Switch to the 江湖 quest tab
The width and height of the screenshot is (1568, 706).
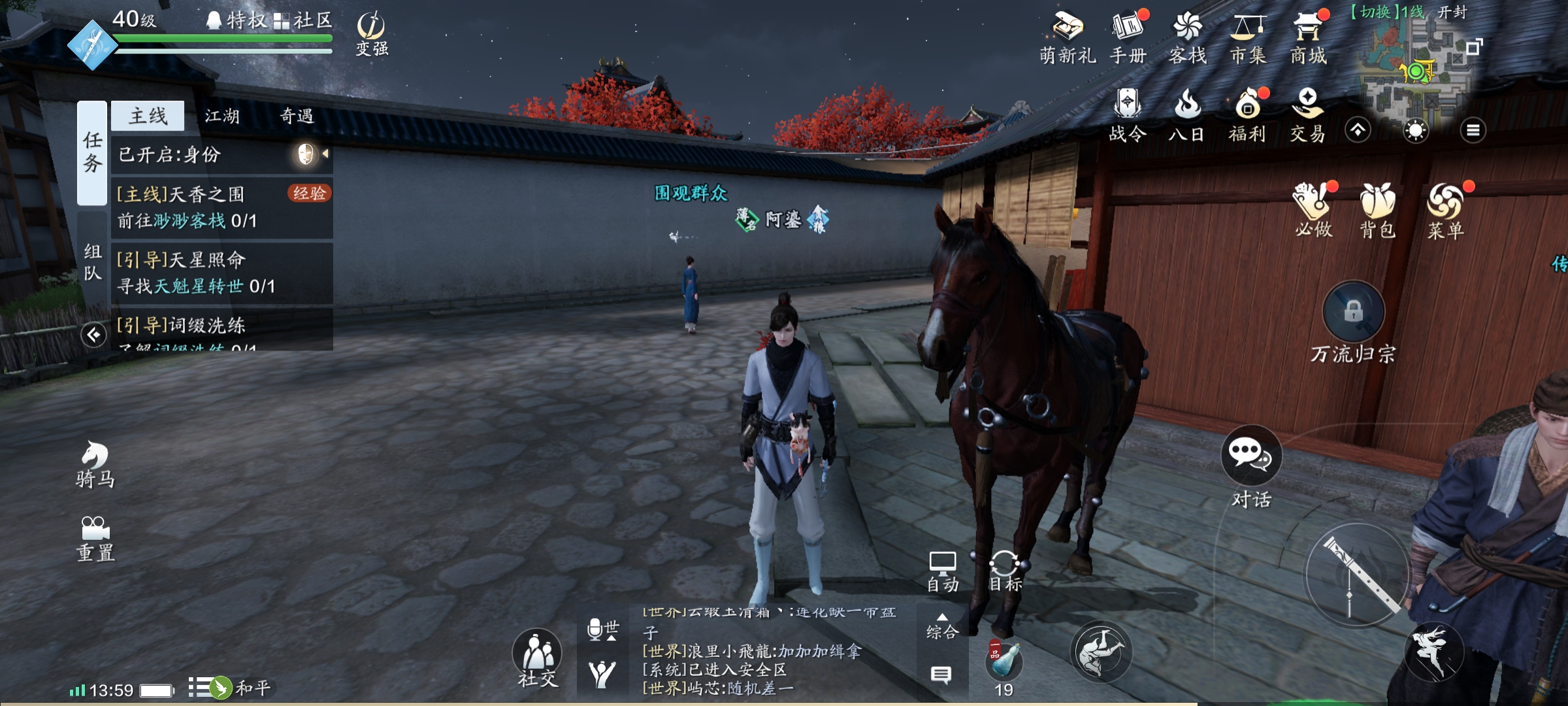pyautogui.click(x=222, y=116)
